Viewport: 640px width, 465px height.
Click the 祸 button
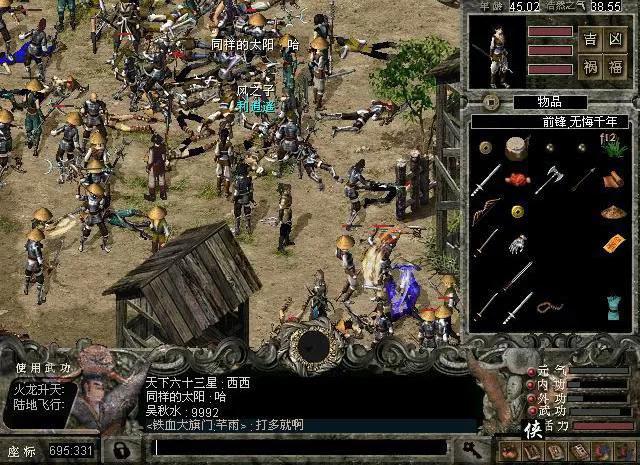click(x=589, y=69)
